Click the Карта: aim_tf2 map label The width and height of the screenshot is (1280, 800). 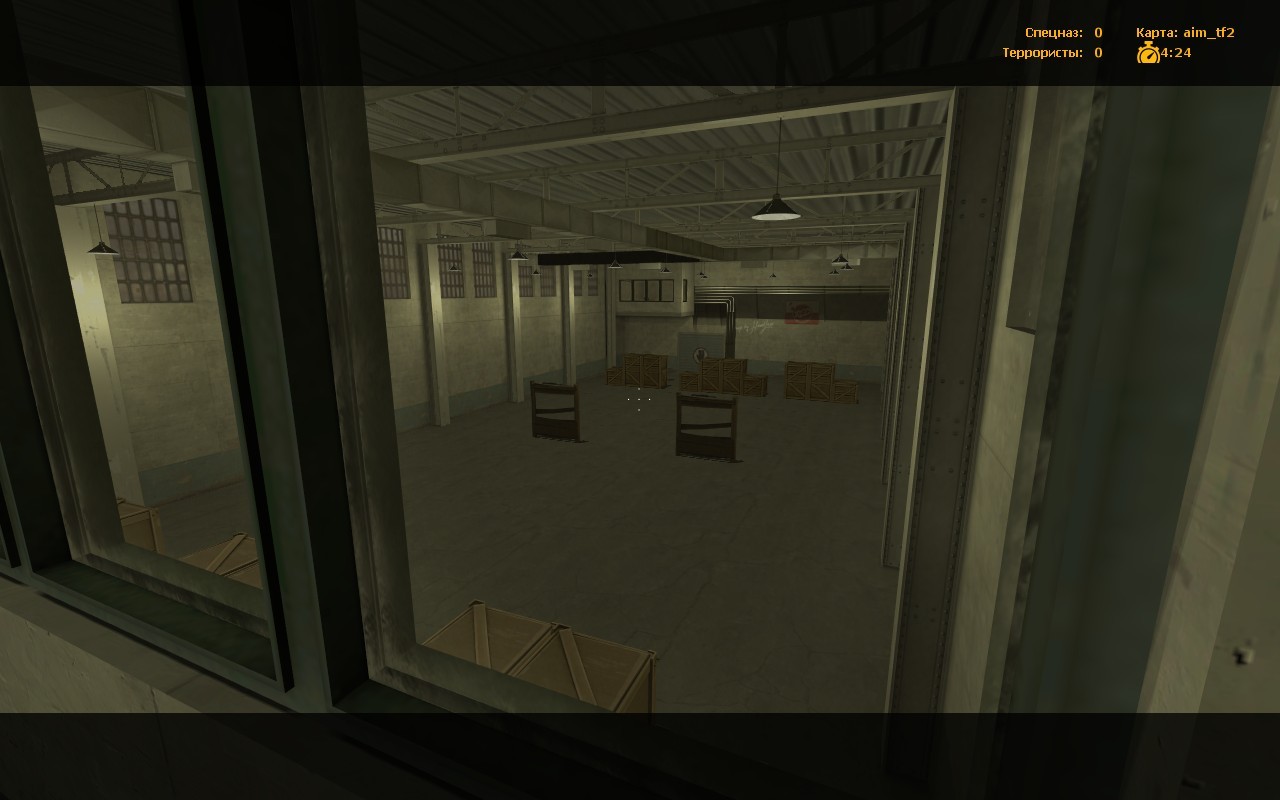1185,32
